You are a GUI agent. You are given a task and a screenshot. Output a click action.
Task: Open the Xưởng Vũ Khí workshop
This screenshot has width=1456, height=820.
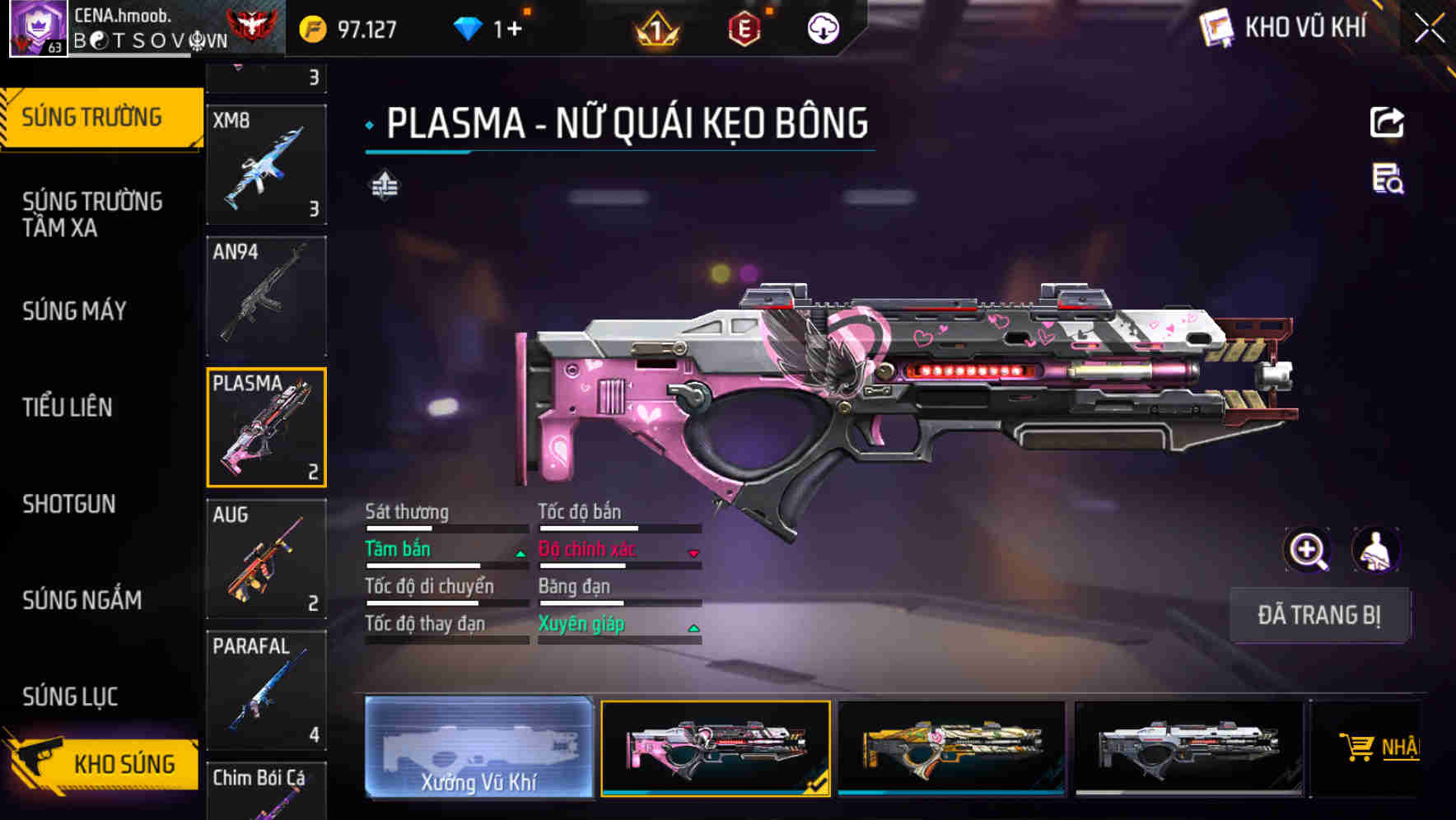[478, 748]
